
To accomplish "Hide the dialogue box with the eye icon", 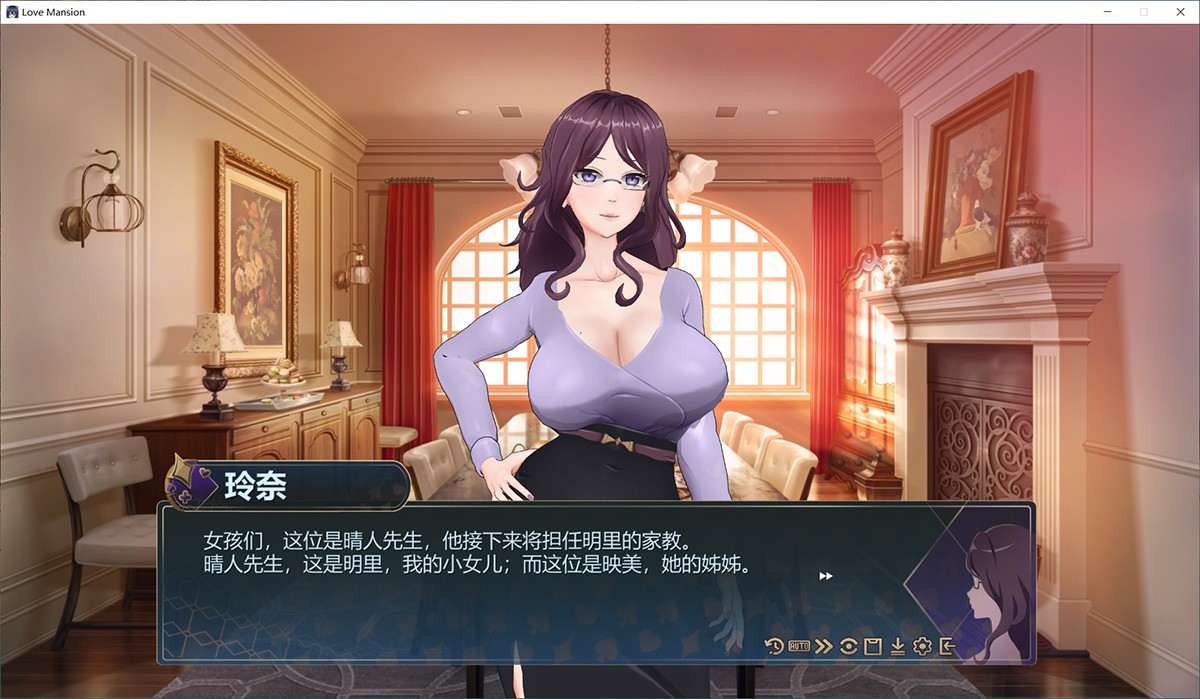I will tap(848, 646).
